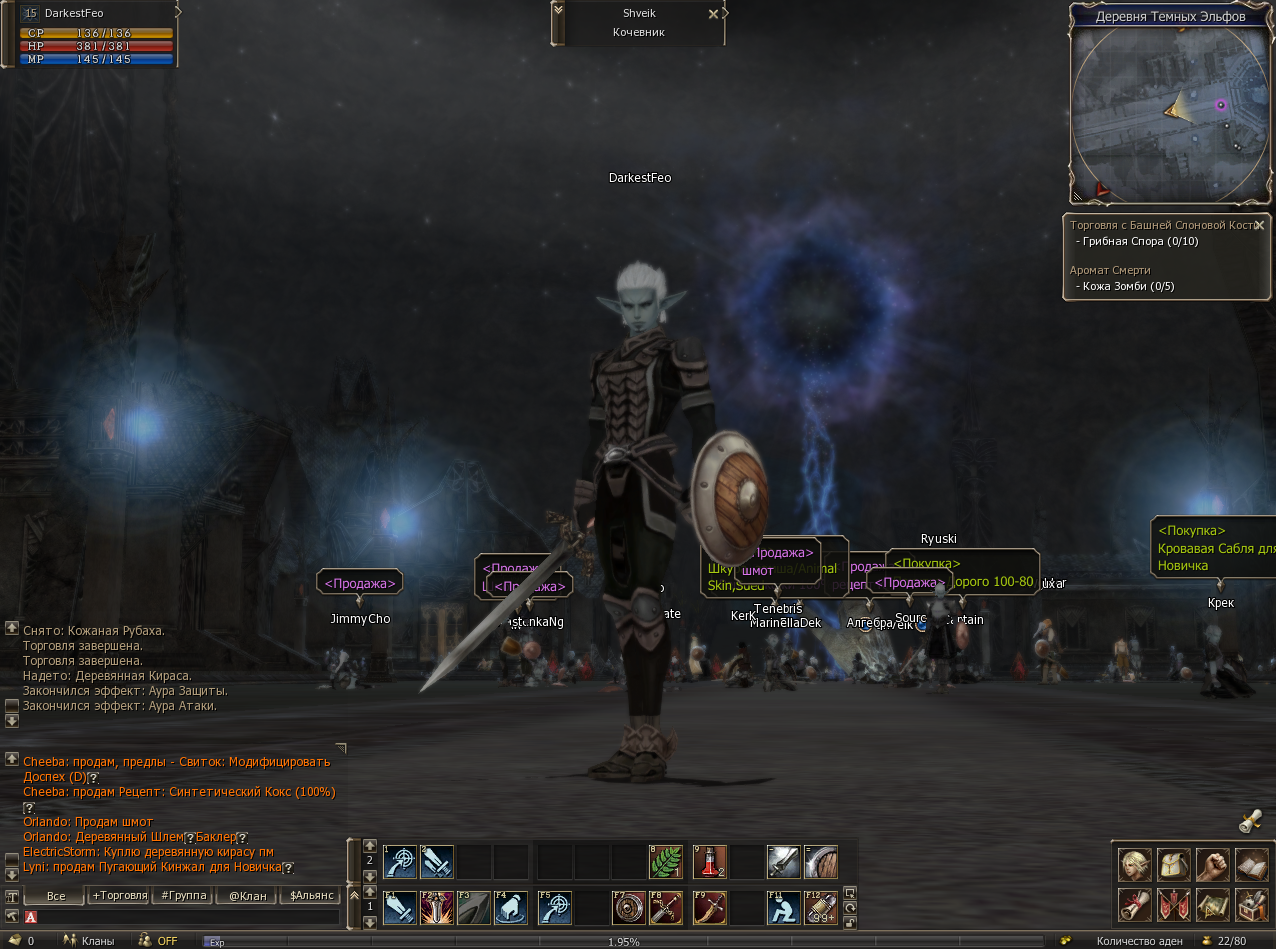Switch to the #Группа chat tab
The image size is (1276, 949).
click(x=183, y=895)
